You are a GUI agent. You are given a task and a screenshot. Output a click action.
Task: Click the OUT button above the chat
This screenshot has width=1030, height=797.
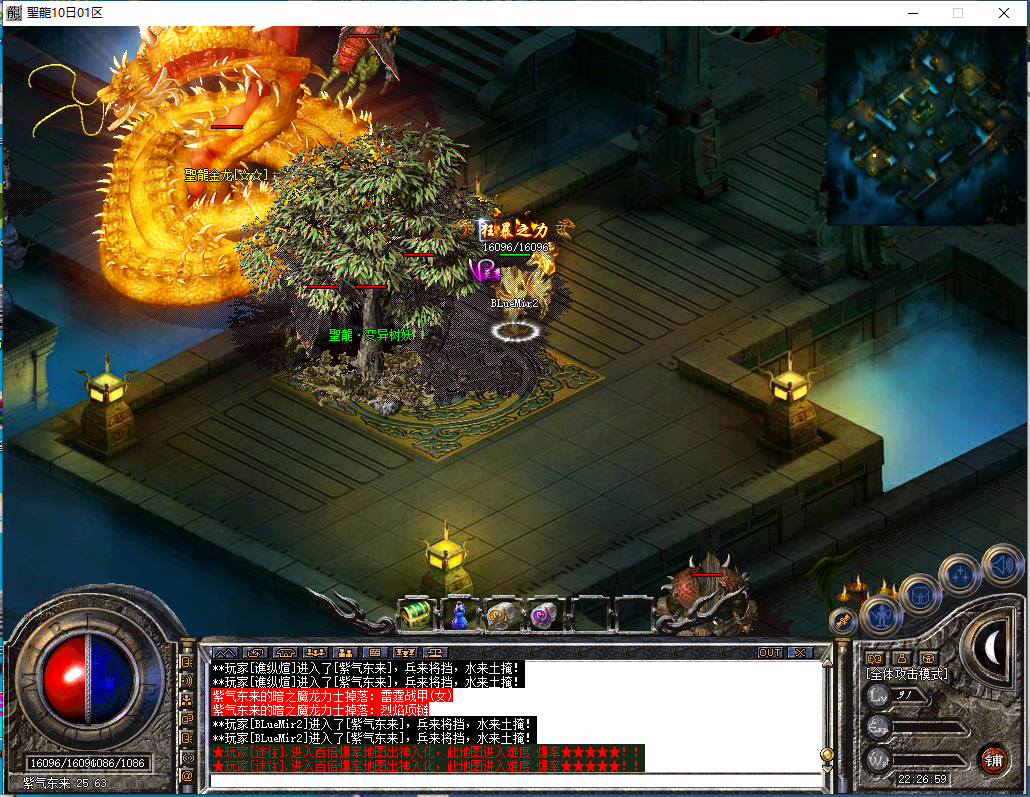[770, 652]
